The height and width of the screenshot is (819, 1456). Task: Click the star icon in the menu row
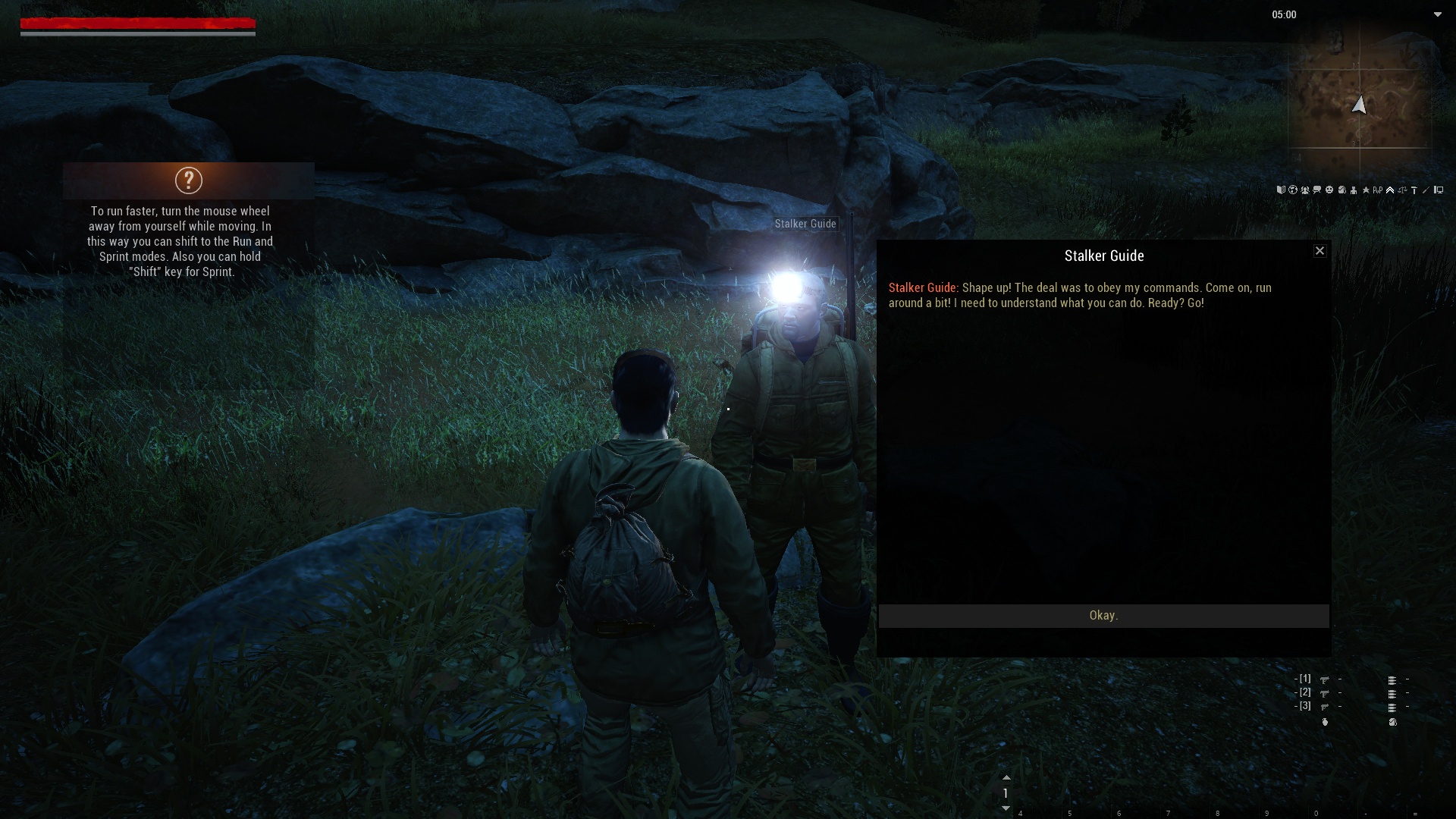click(1366, 190)
